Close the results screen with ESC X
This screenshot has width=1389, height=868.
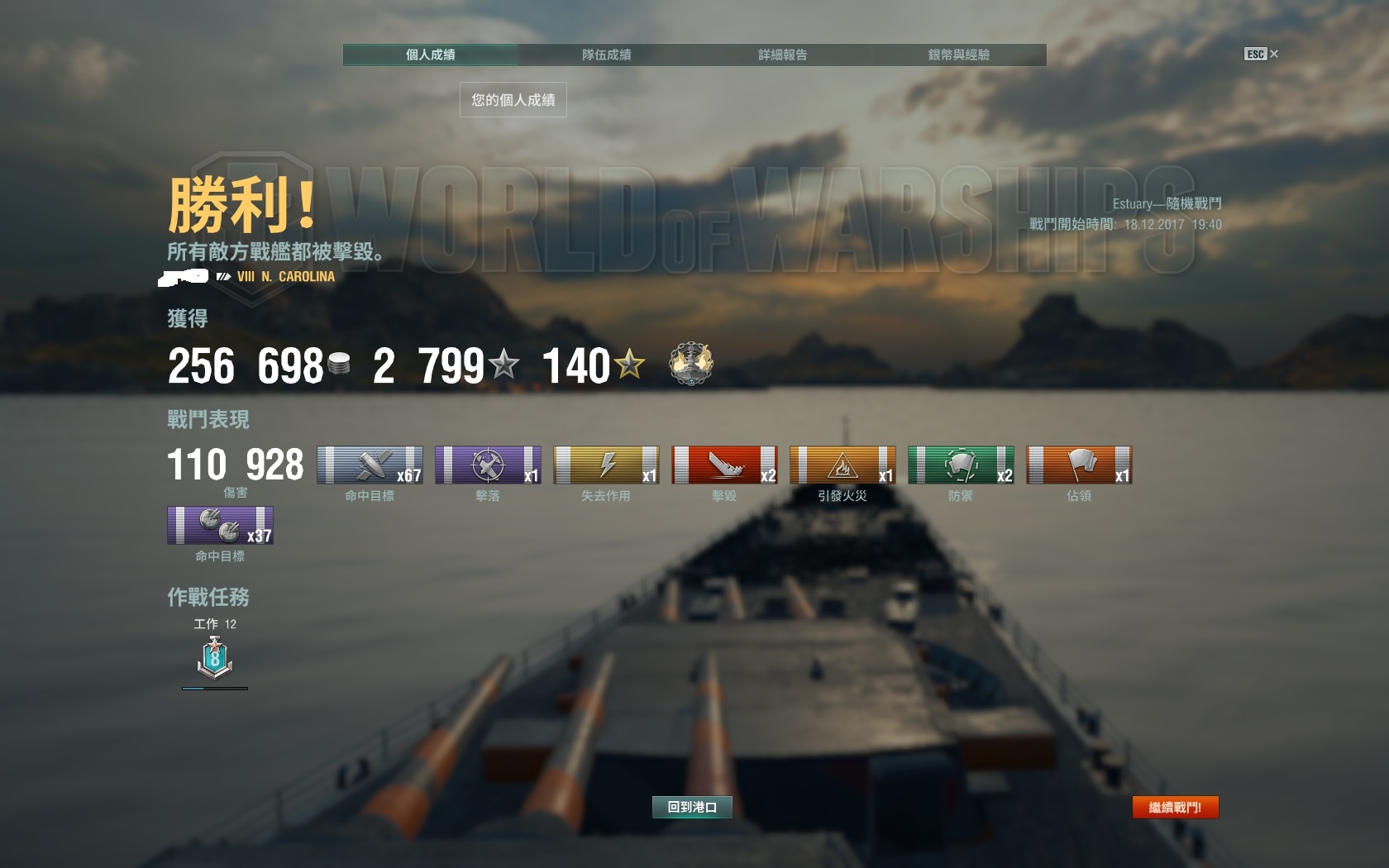click(x=1262, y=54)
